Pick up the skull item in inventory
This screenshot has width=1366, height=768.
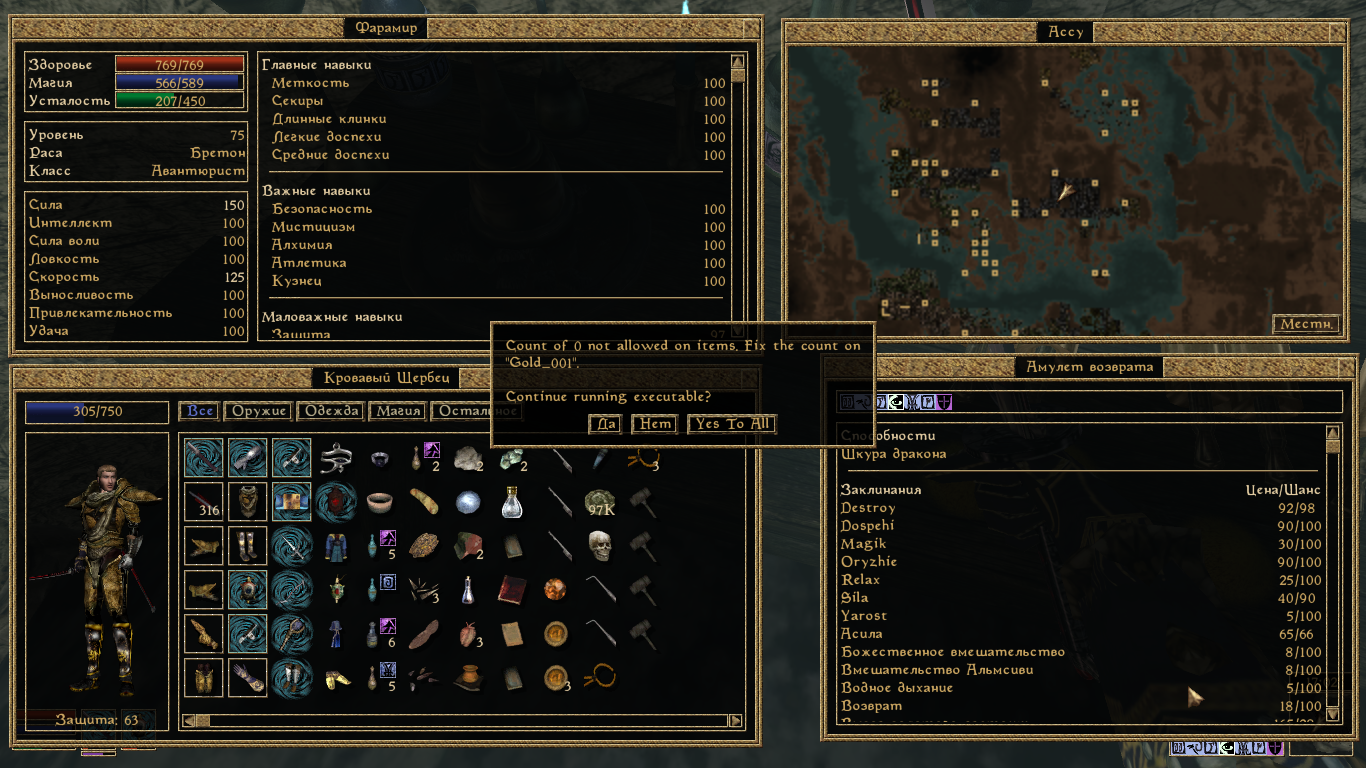click(x=599, y=546)
